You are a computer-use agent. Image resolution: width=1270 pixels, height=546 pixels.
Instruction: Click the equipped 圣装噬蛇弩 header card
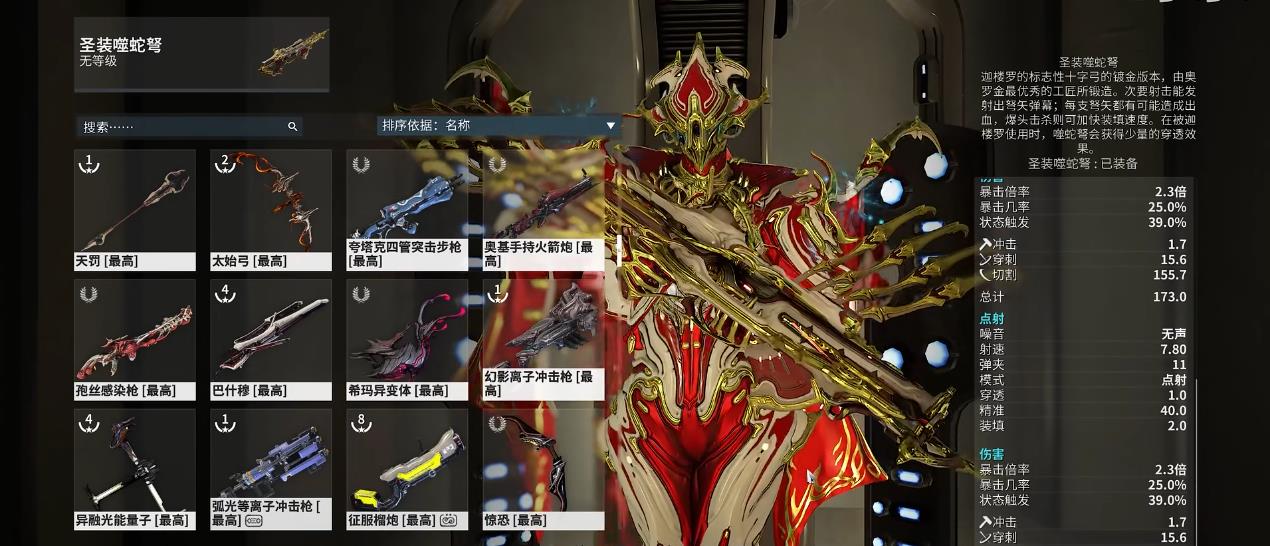(x=202, y=54)
